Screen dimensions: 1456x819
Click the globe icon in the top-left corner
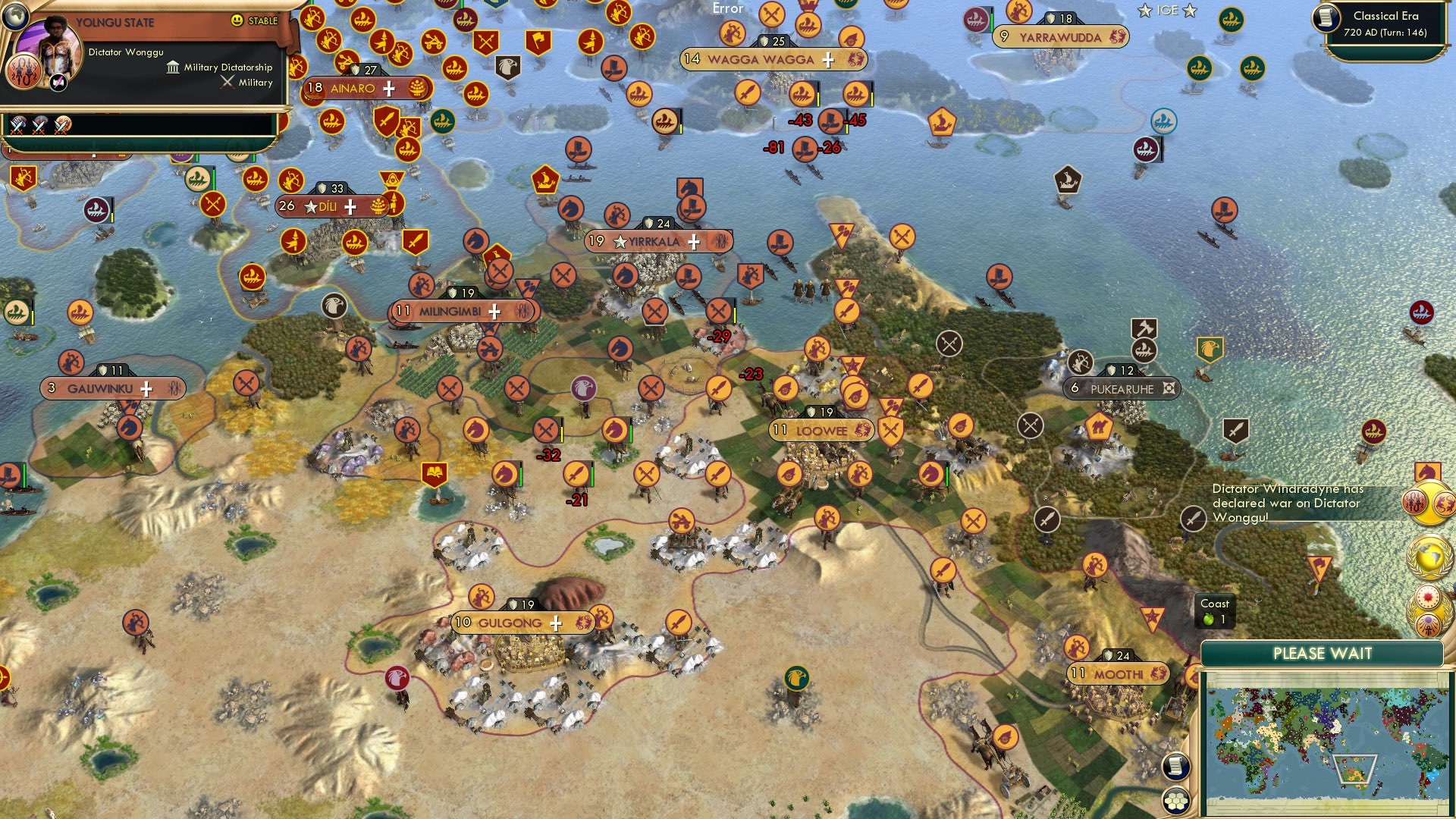[15, 17]
